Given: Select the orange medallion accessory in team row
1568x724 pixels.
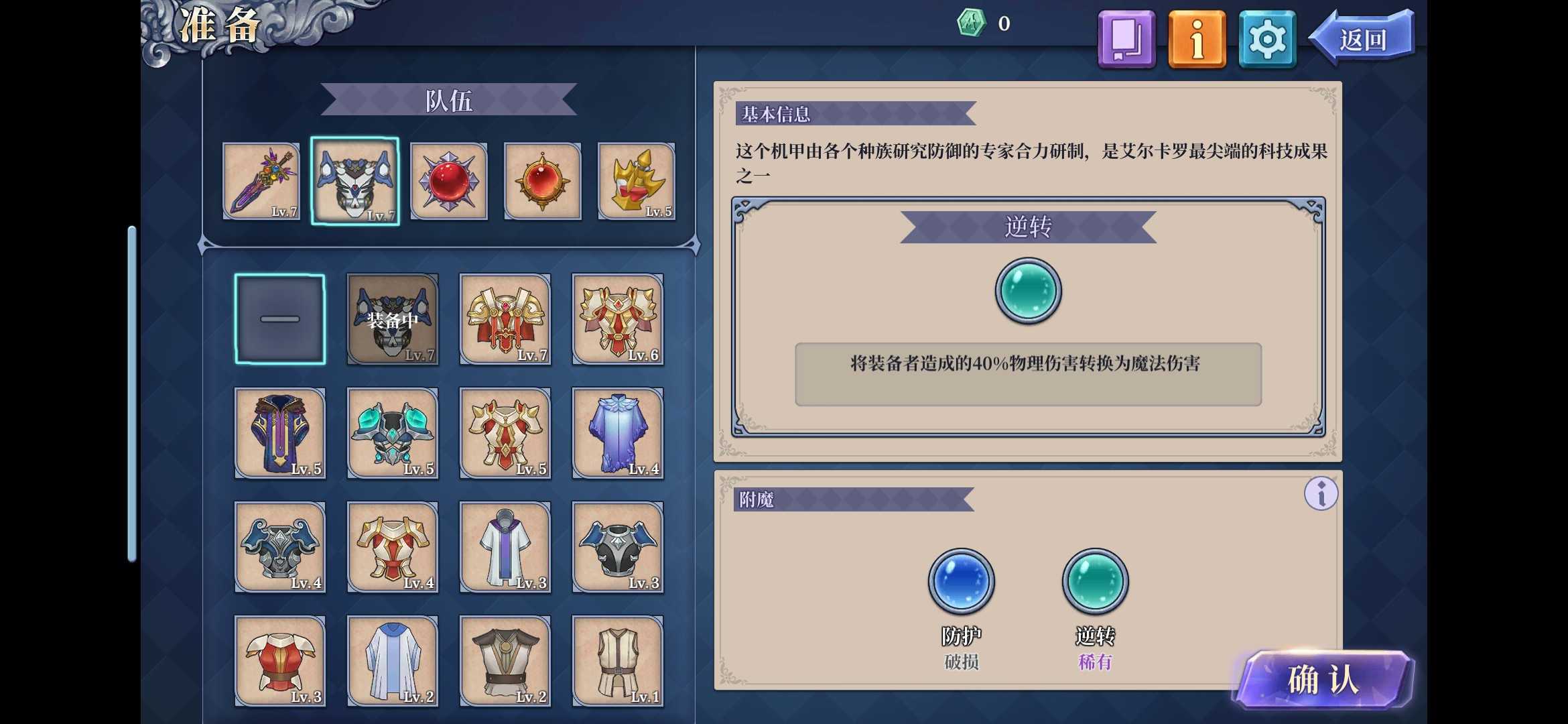Looking at the screenshot, I should pos(541,181).
